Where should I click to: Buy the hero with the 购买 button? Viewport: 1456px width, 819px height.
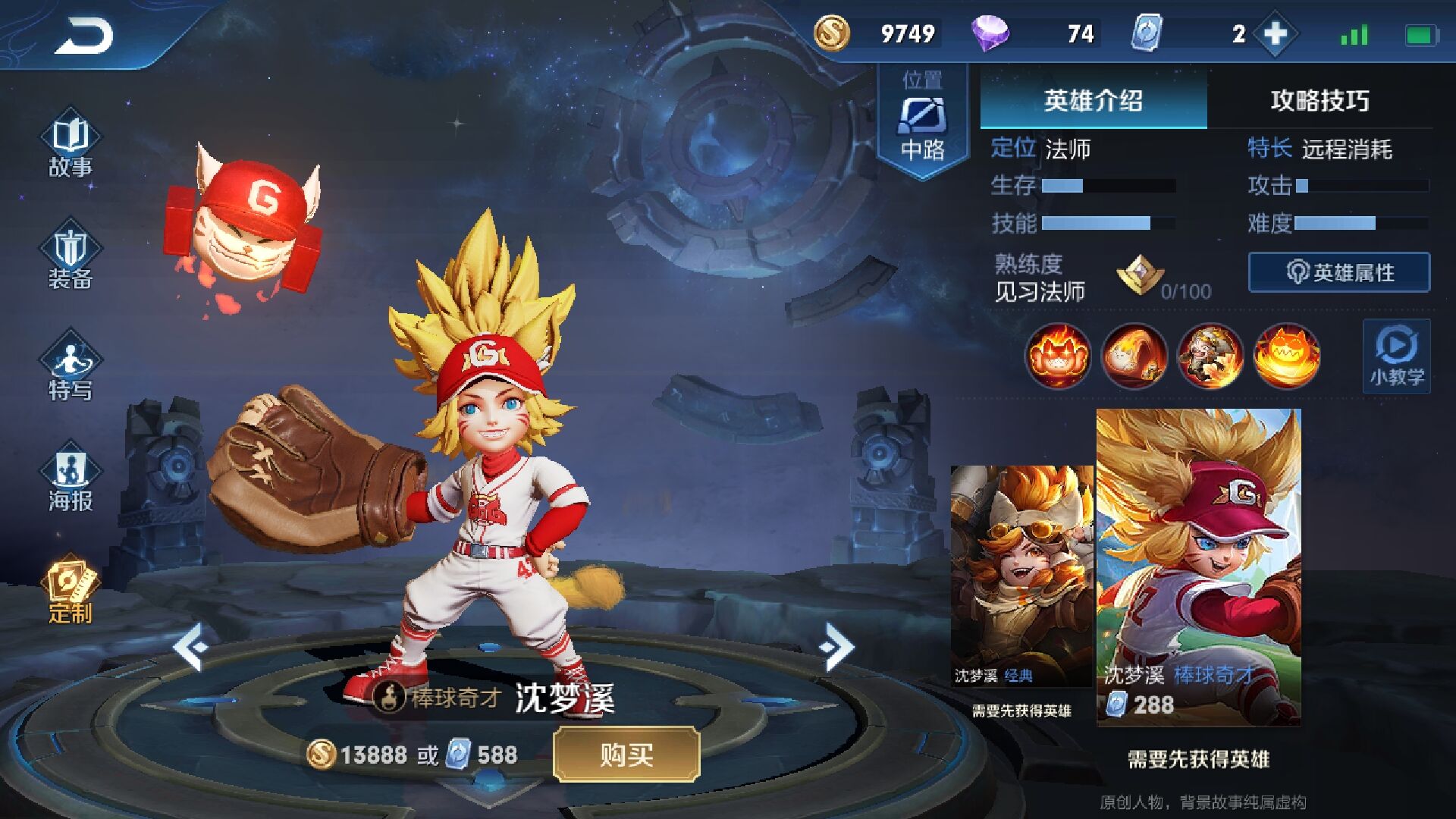pyautogui.click(x=626, y=755)
